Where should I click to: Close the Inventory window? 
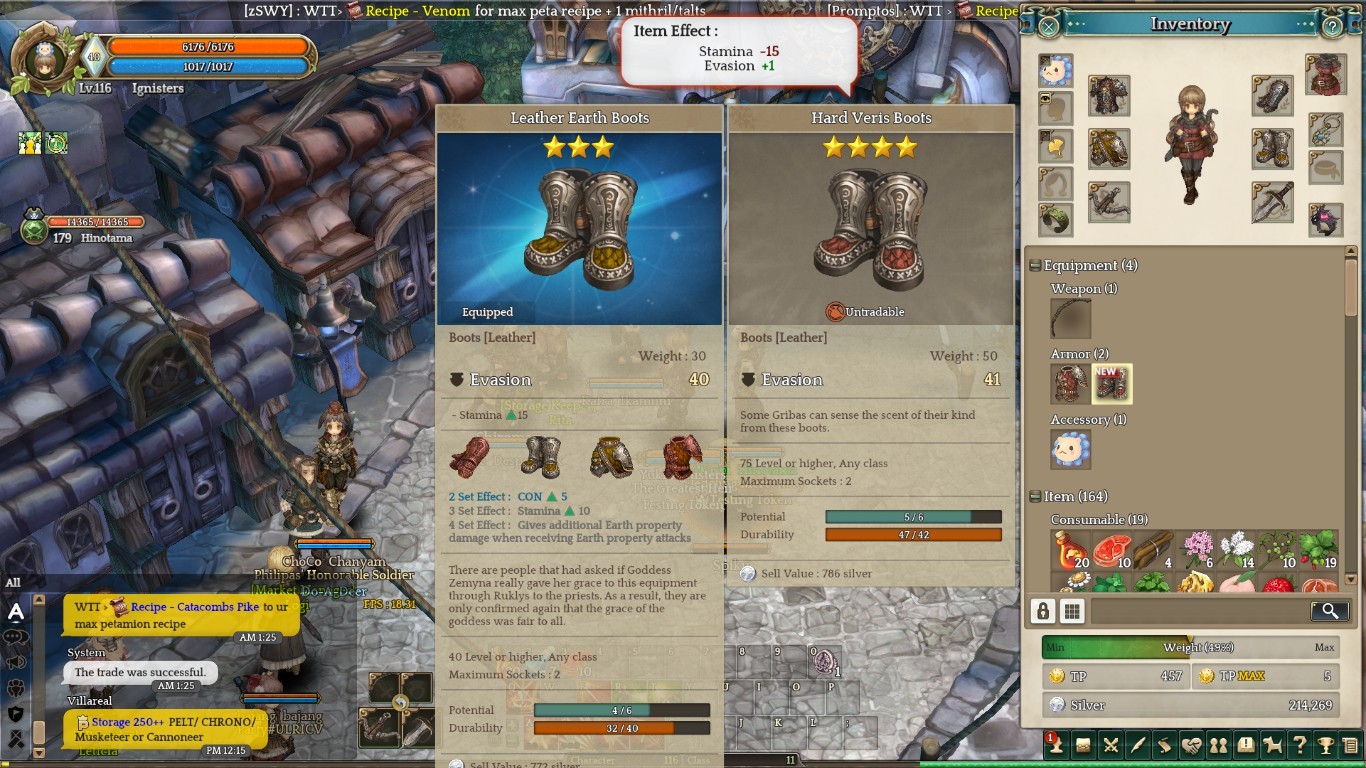pyautogui.click(x=1048, y=26)
